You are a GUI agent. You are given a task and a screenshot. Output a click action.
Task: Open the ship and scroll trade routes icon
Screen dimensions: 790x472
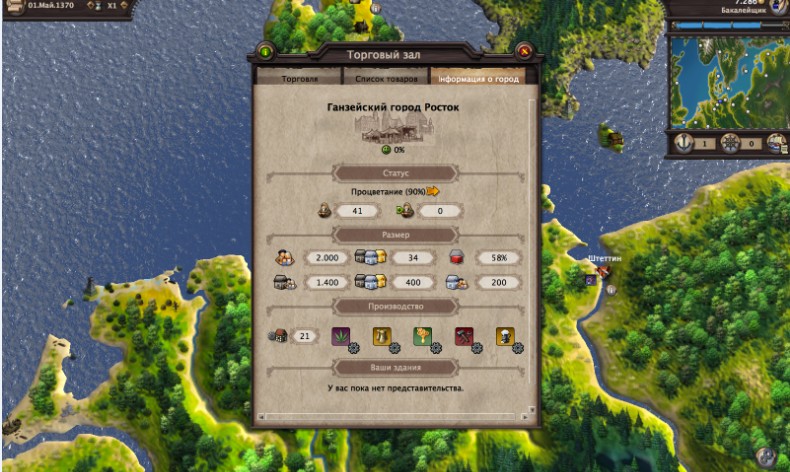[x=775, y=143]
